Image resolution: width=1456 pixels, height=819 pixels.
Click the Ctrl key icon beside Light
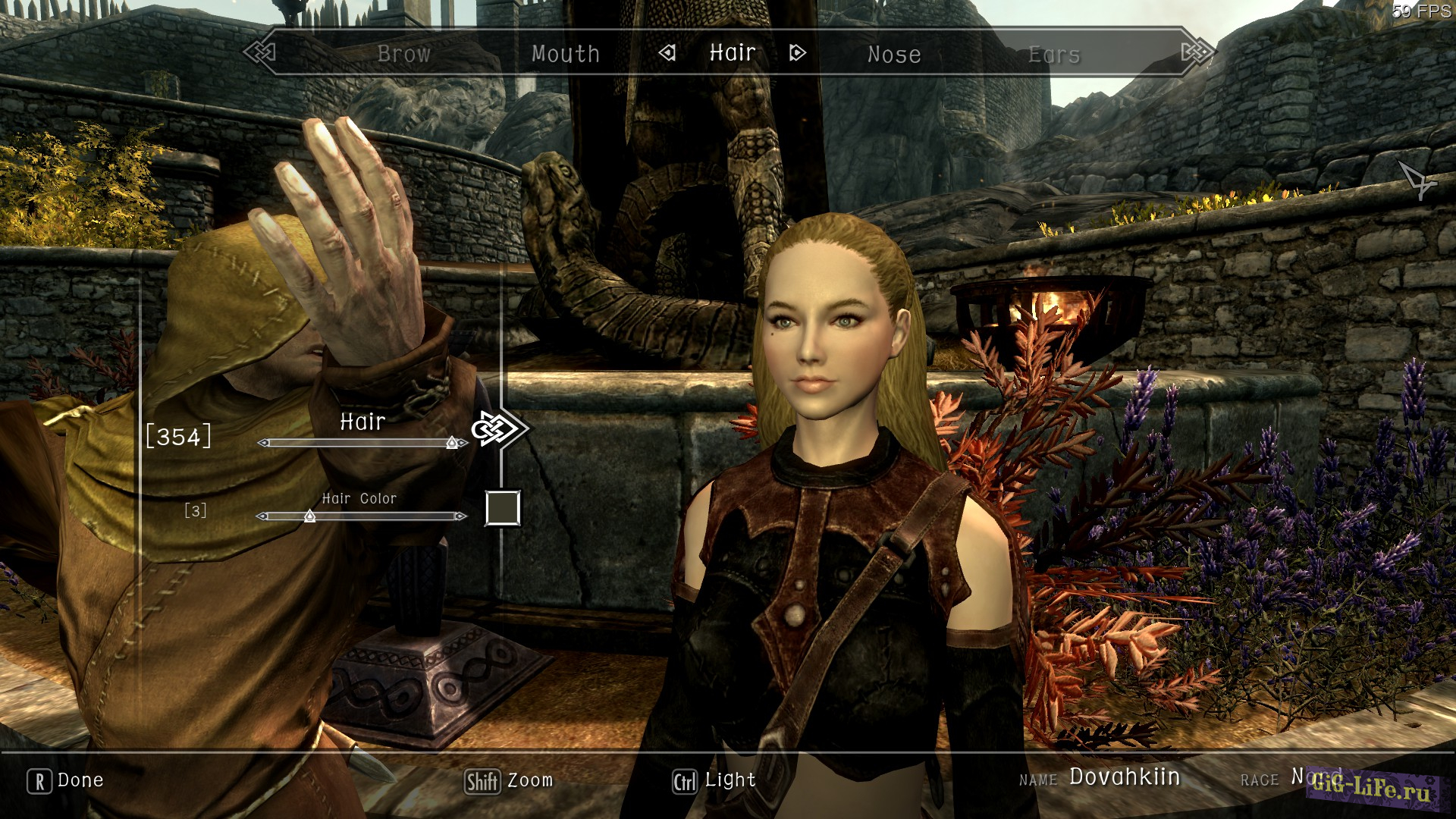pyautogui.click(x=685, y=782)
